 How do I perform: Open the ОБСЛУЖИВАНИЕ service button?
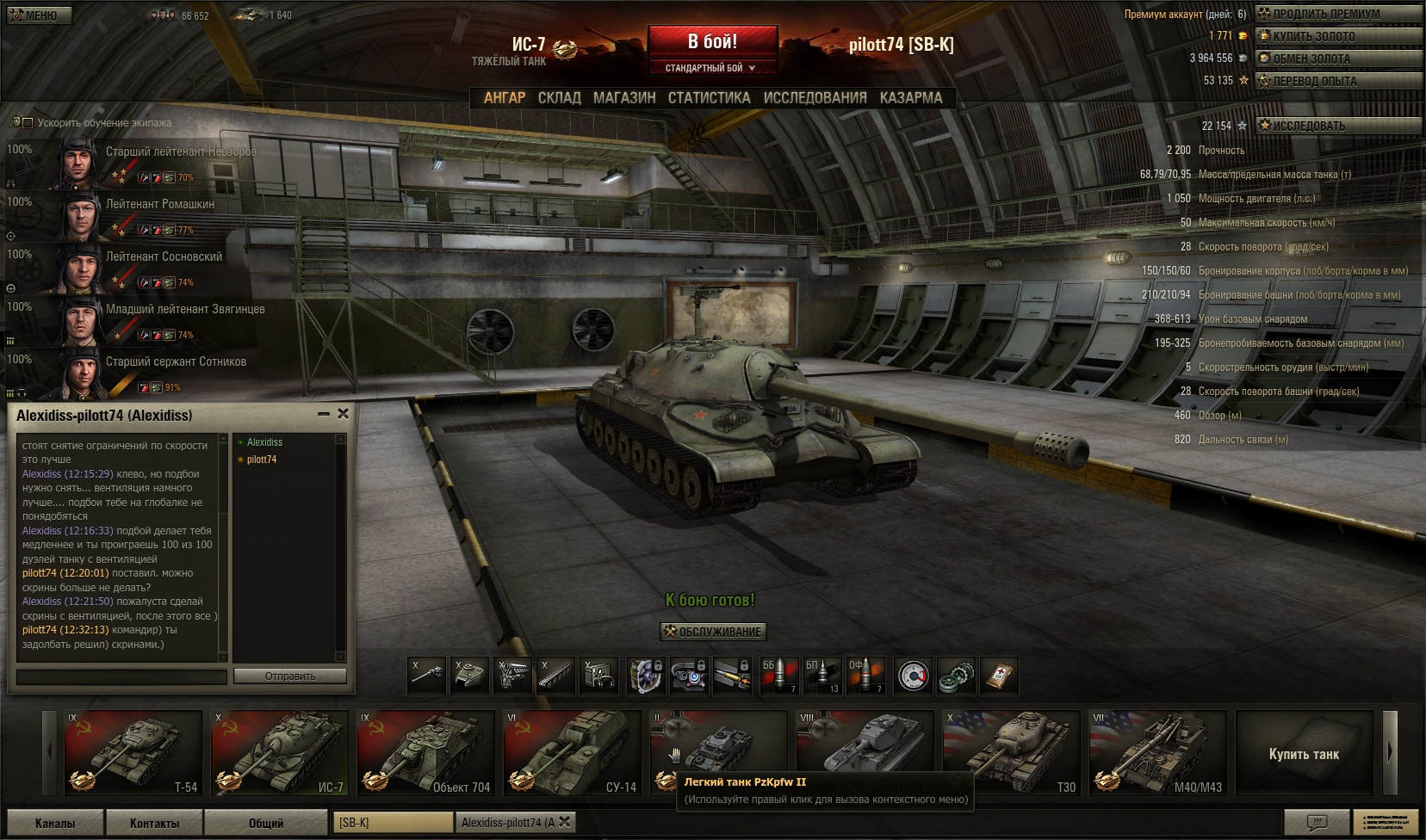(713, 632)
